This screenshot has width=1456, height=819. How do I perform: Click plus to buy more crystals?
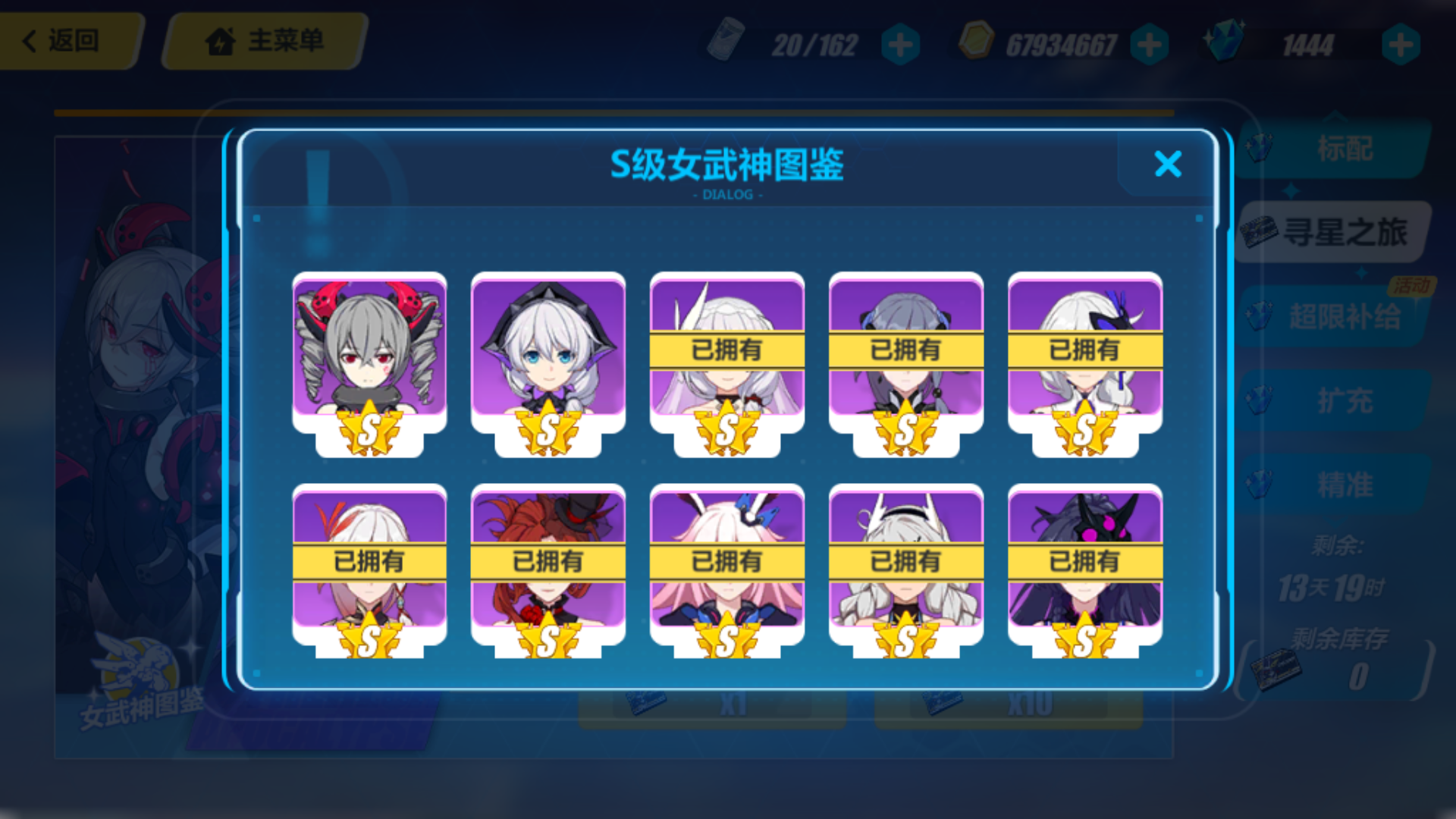point(1401,44)
